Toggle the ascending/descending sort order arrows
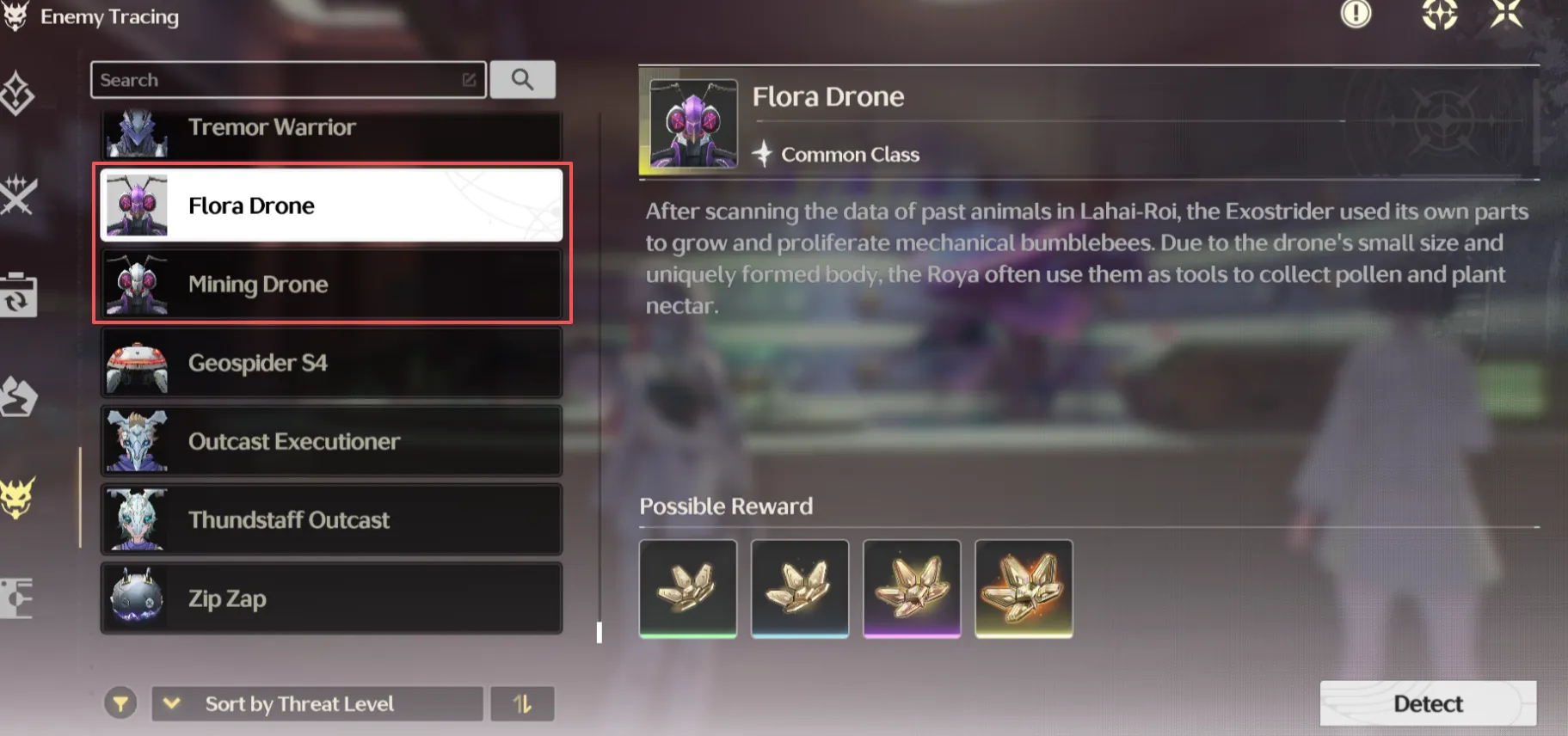The width and height of the screenshot is (1568, 736). pyautogui.click(x=523, y=702)
